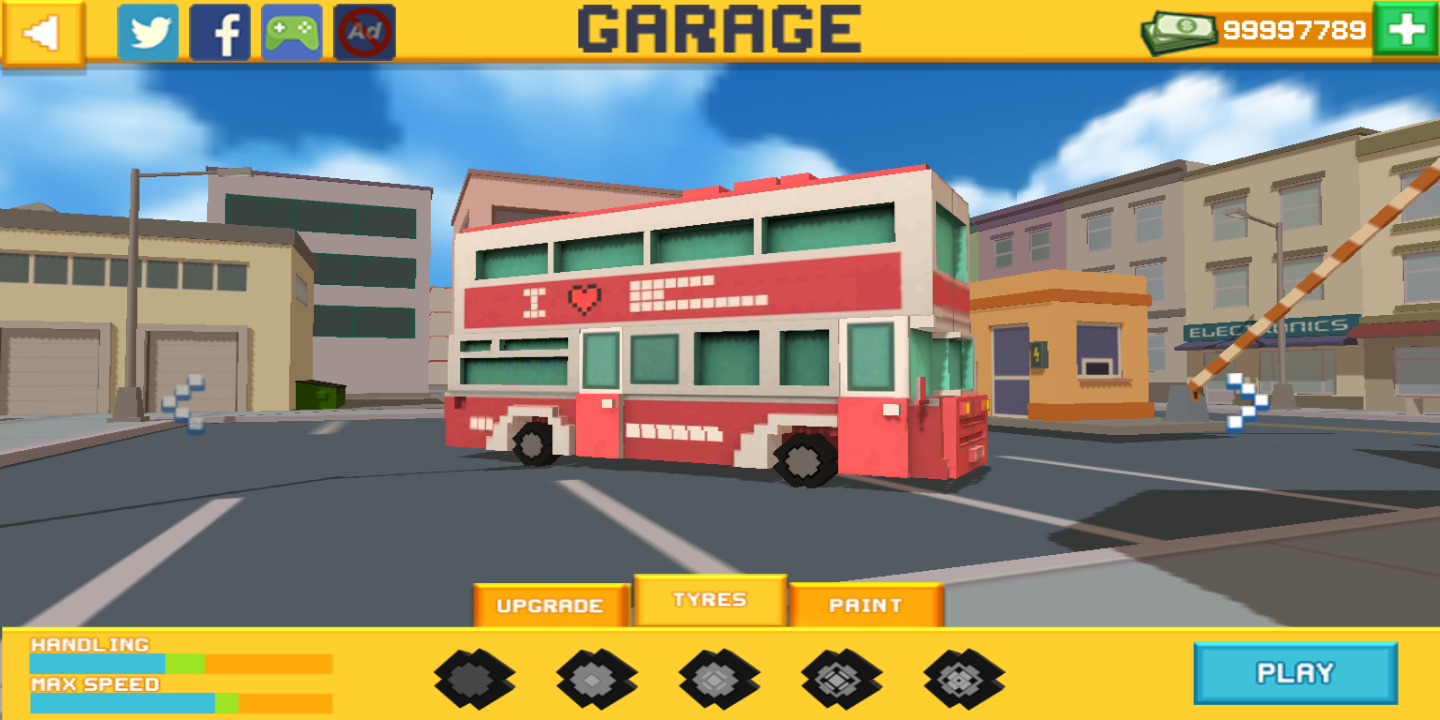Switch to the Upgrade tab
Viewport: 1440px width, 720px height.
[550, 605]
